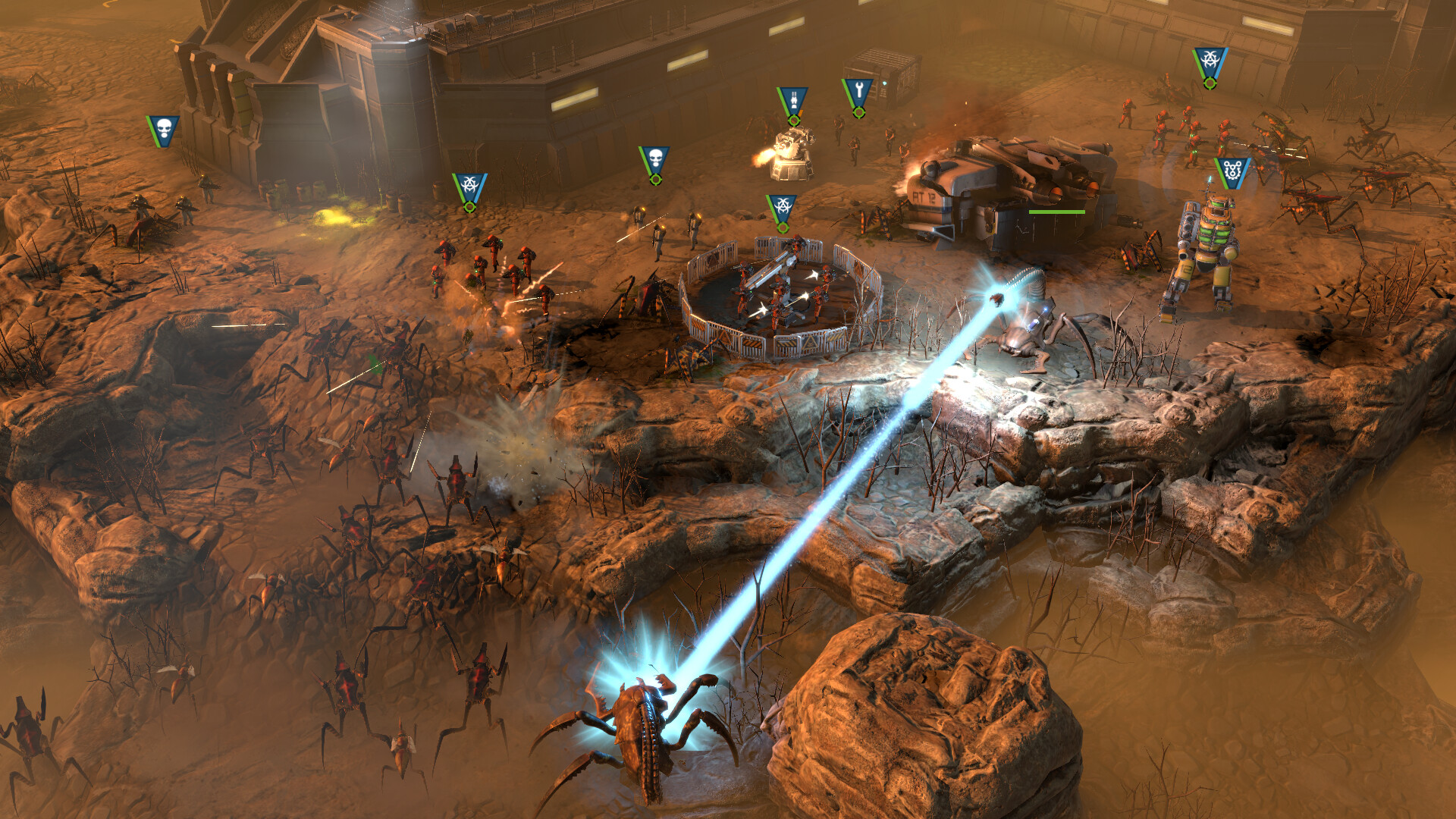Select the skull marker above the central courtyard troops
This screenshot has width=1456, height=819.
click(x=654, y=158)
